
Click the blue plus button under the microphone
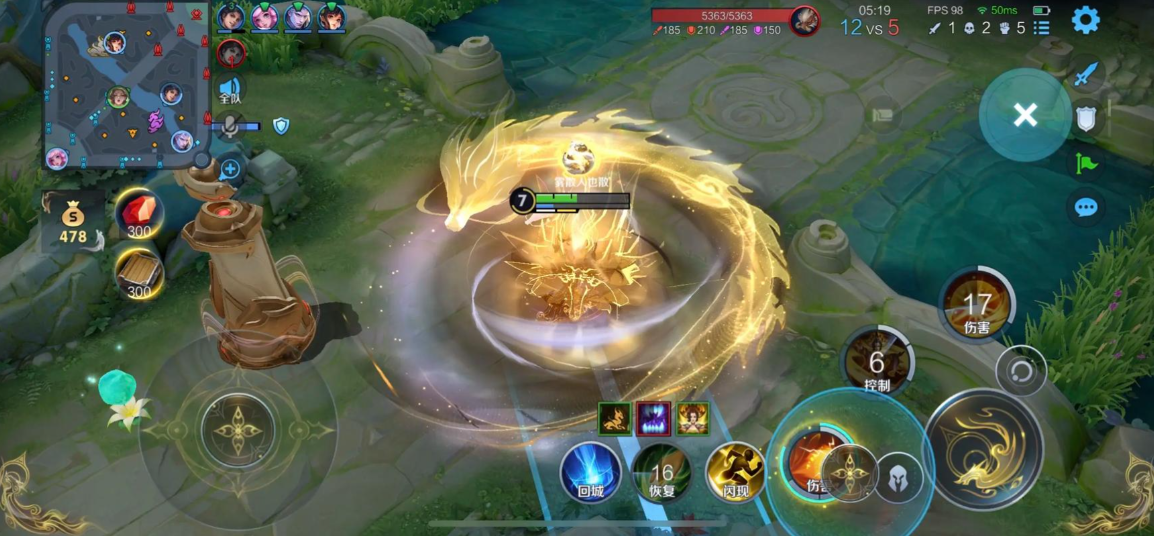point(230,168)
